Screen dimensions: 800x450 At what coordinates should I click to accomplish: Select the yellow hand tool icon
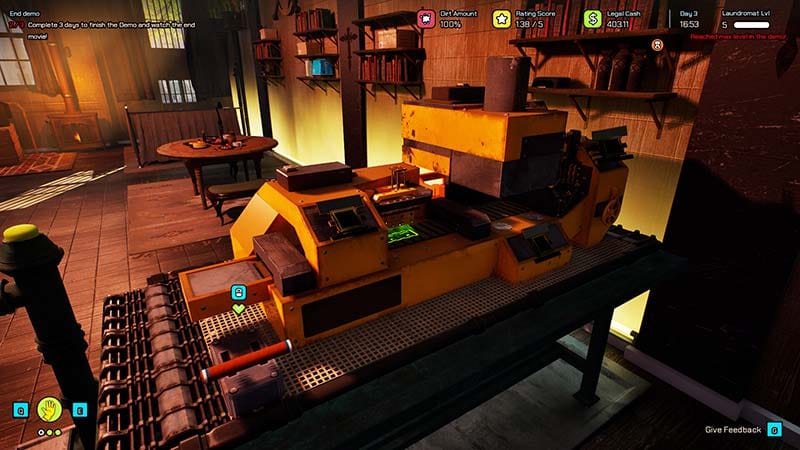click(50, 408)
